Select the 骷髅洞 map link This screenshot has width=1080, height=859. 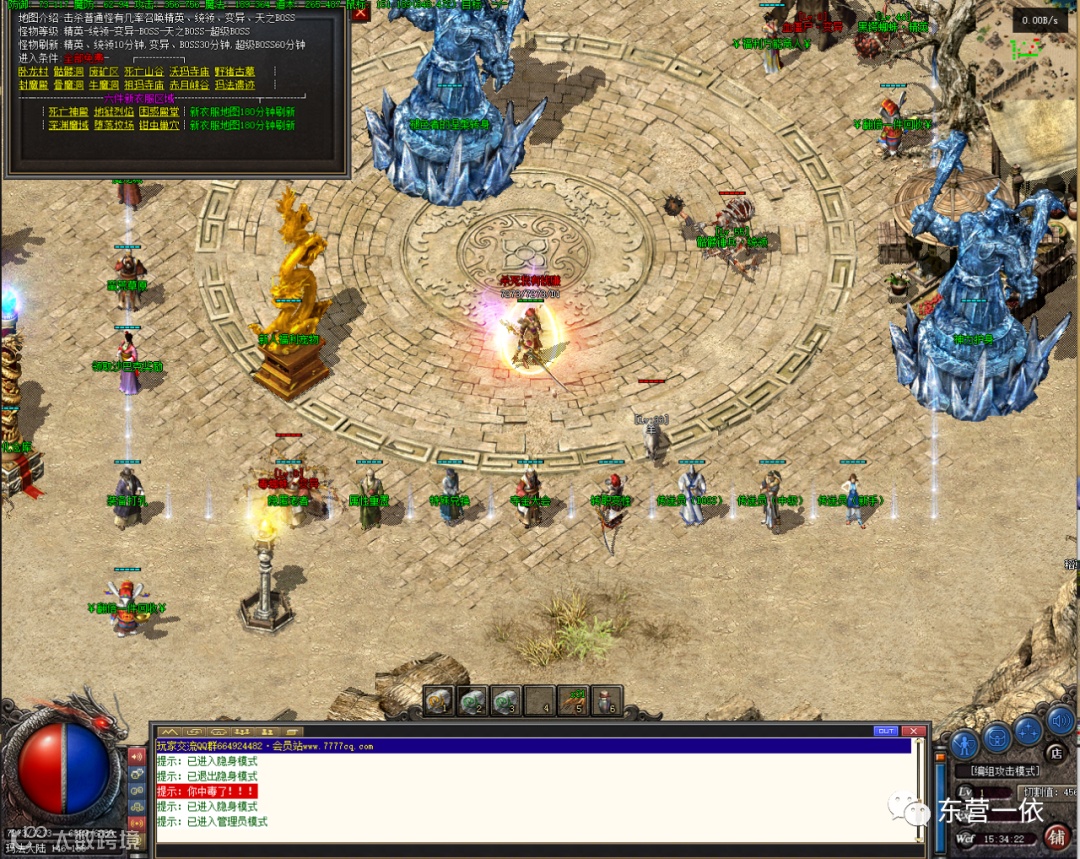[69, 72]
